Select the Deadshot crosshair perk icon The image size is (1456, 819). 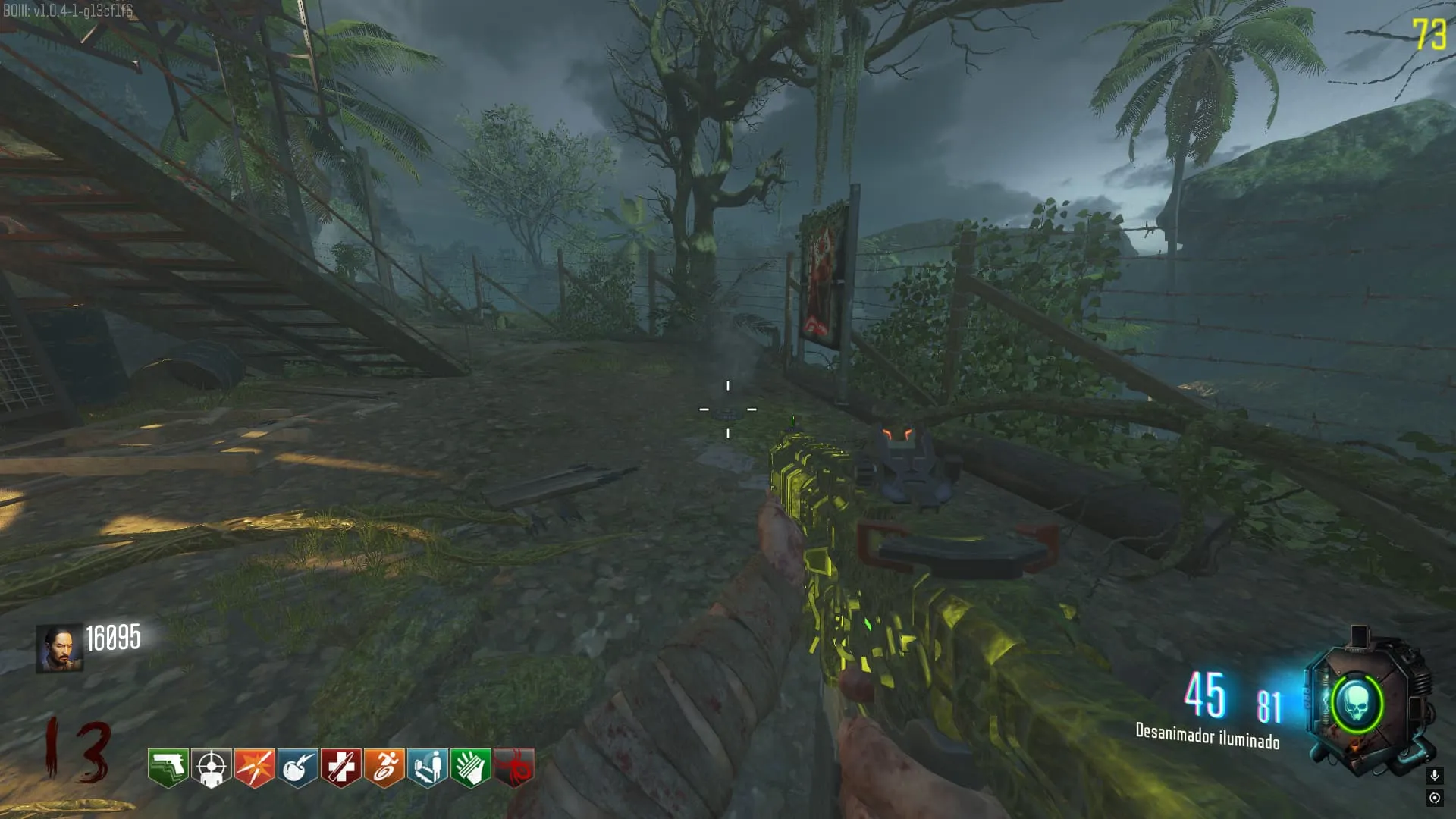tap(211, 767)
